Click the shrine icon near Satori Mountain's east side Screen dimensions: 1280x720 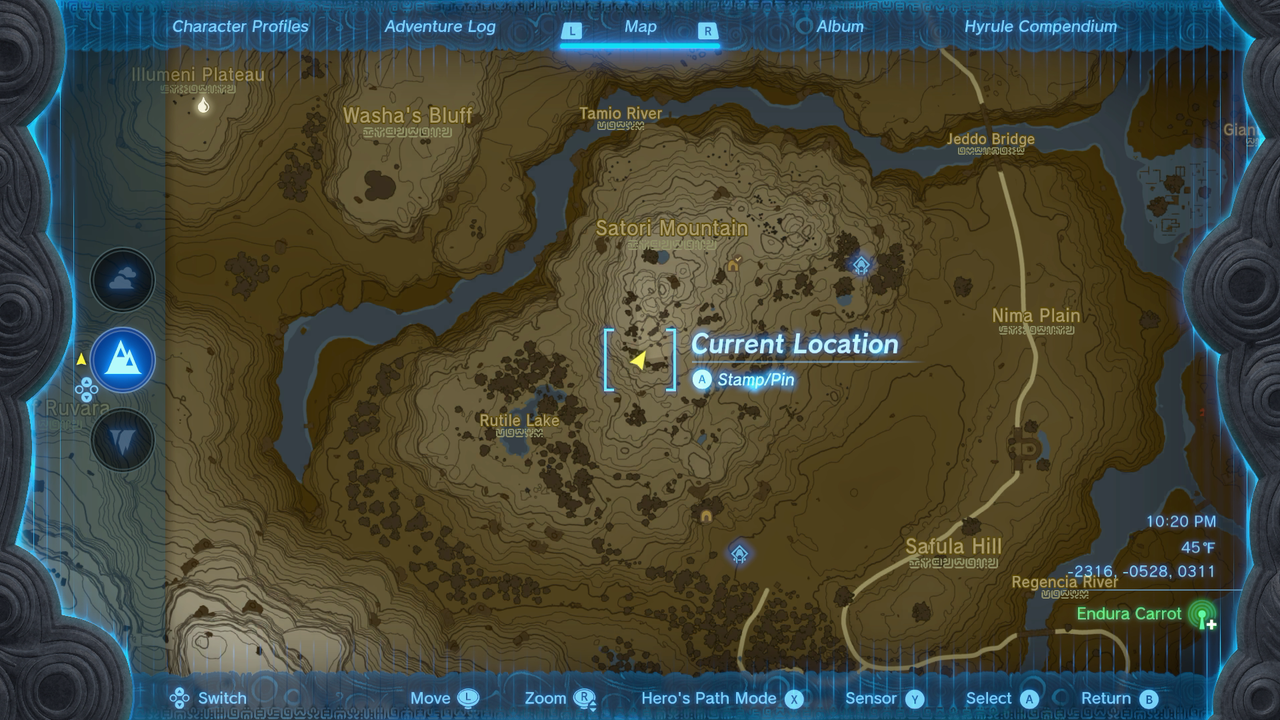click(860, 265)
